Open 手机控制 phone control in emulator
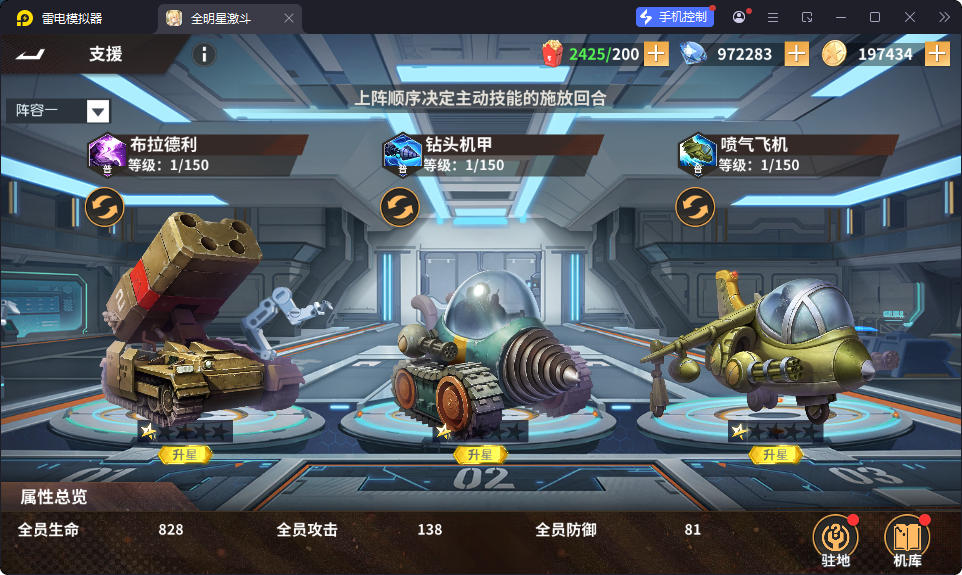The image size is (962, 575). (x=675, y=17)
